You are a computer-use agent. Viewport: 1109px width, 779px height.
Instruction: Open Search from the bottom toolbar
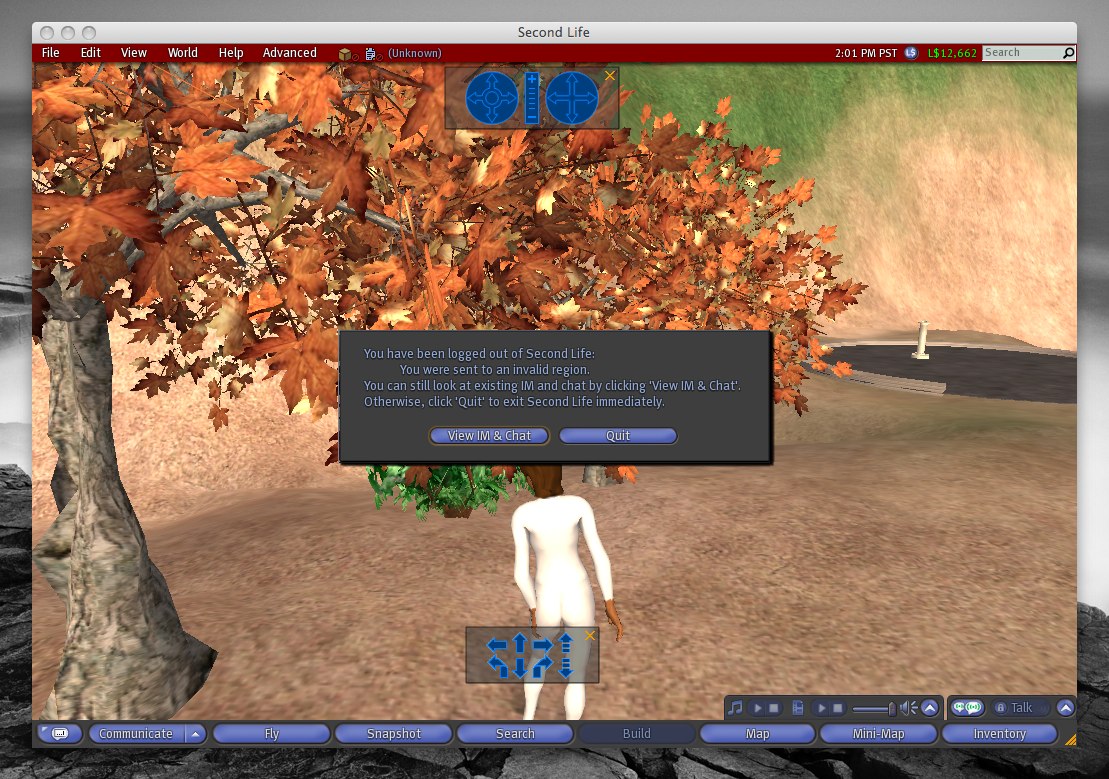515,734
